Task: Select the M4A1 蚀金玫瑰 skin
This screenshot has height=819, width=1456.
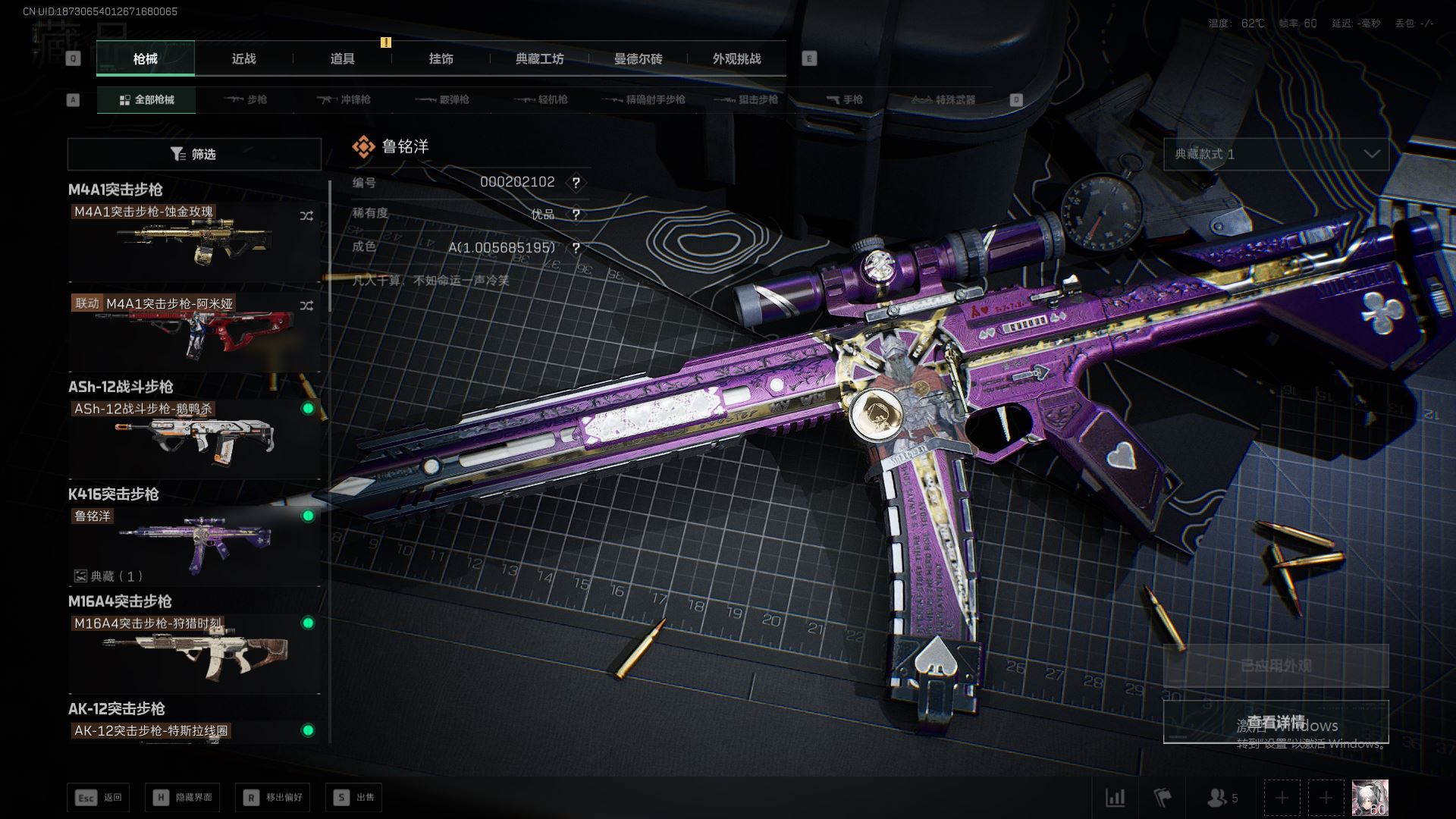Action: [x=194, y=240]
